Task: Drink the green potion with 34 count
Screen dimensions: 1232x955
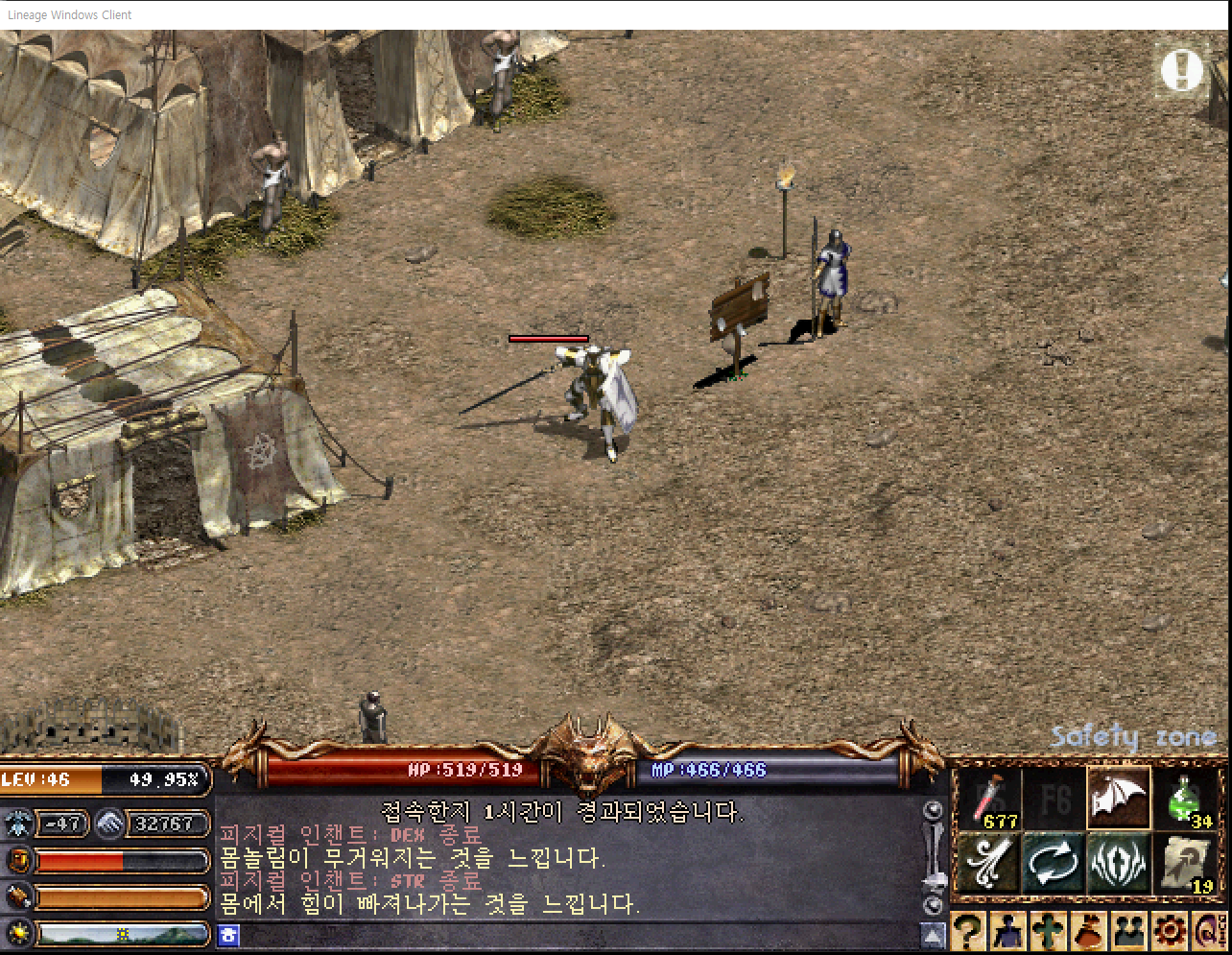Action: point(1187,799)
